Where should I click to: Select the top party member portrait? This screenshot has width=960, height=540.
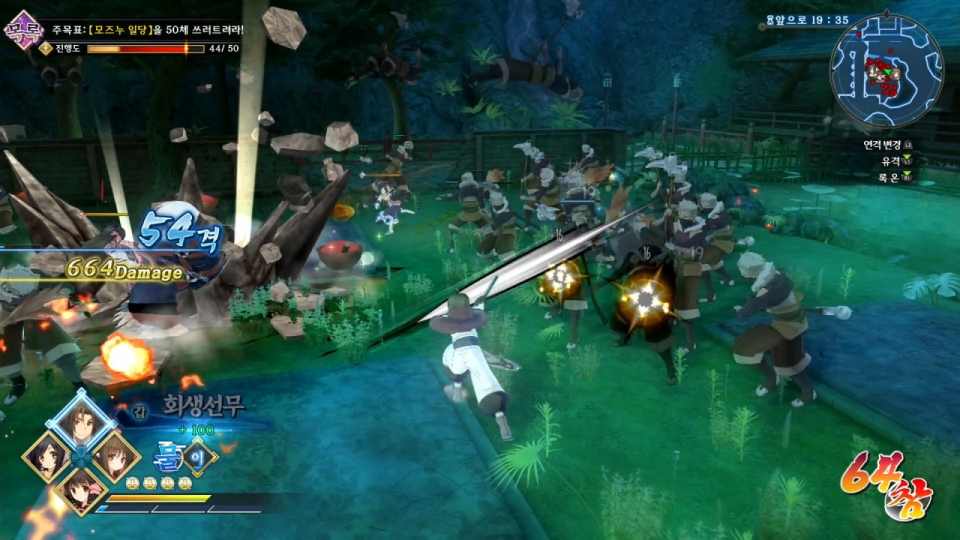(81, 421)
